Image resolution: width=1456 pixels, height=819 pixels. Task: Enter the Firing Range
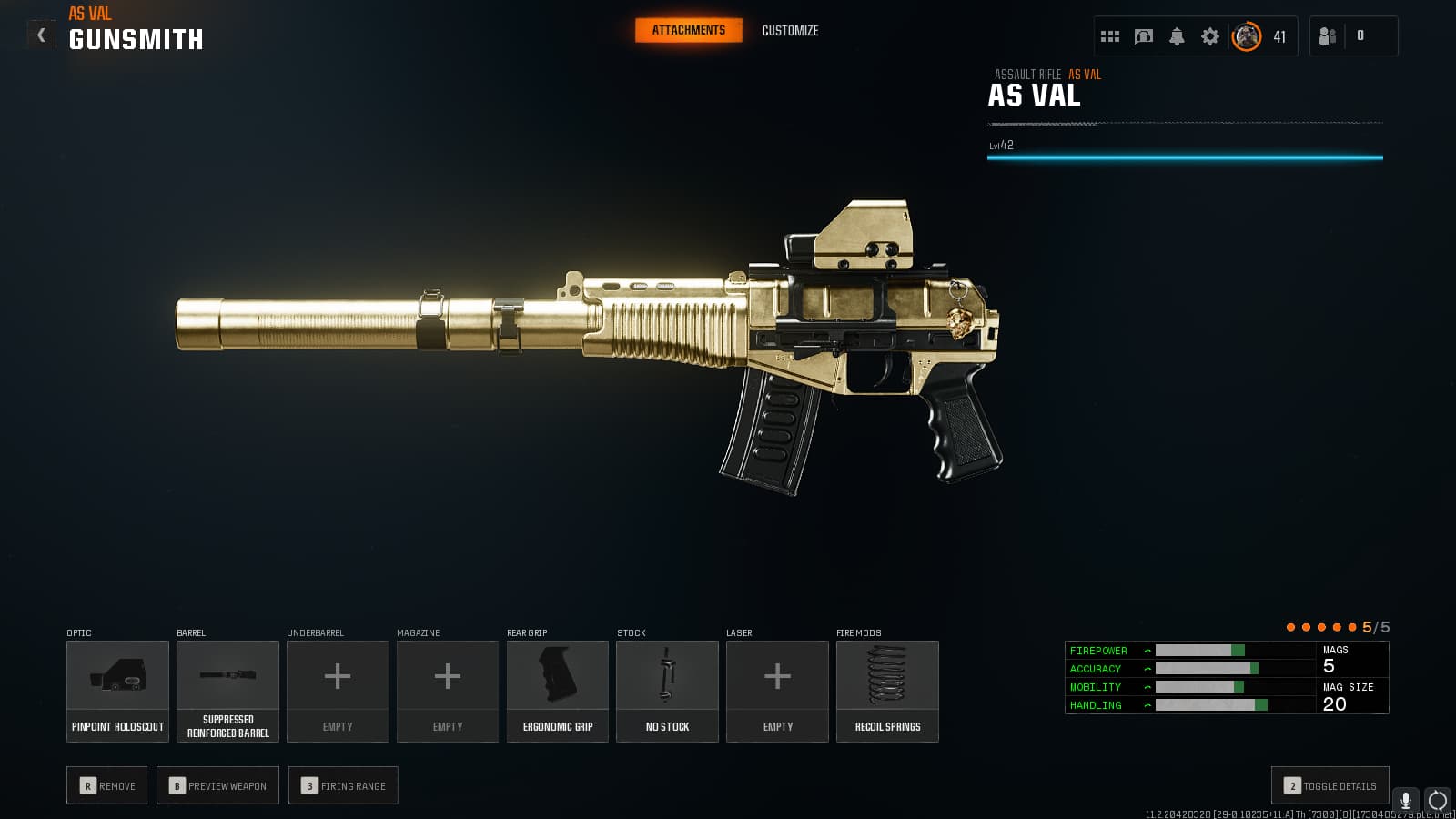coord(343,785)
